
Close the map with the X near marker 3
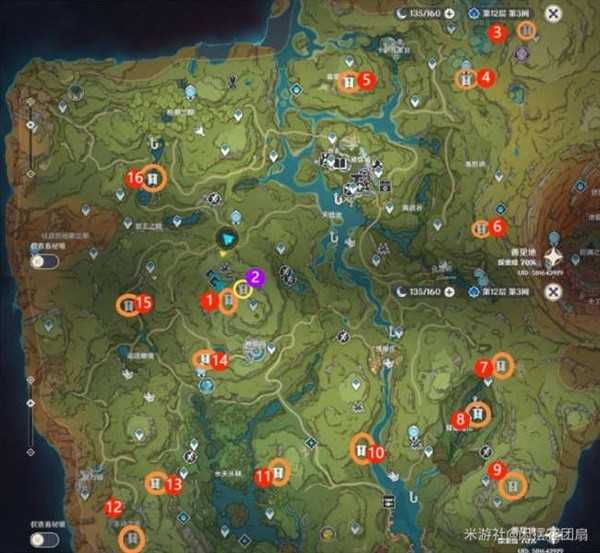[x=553, y=13]
